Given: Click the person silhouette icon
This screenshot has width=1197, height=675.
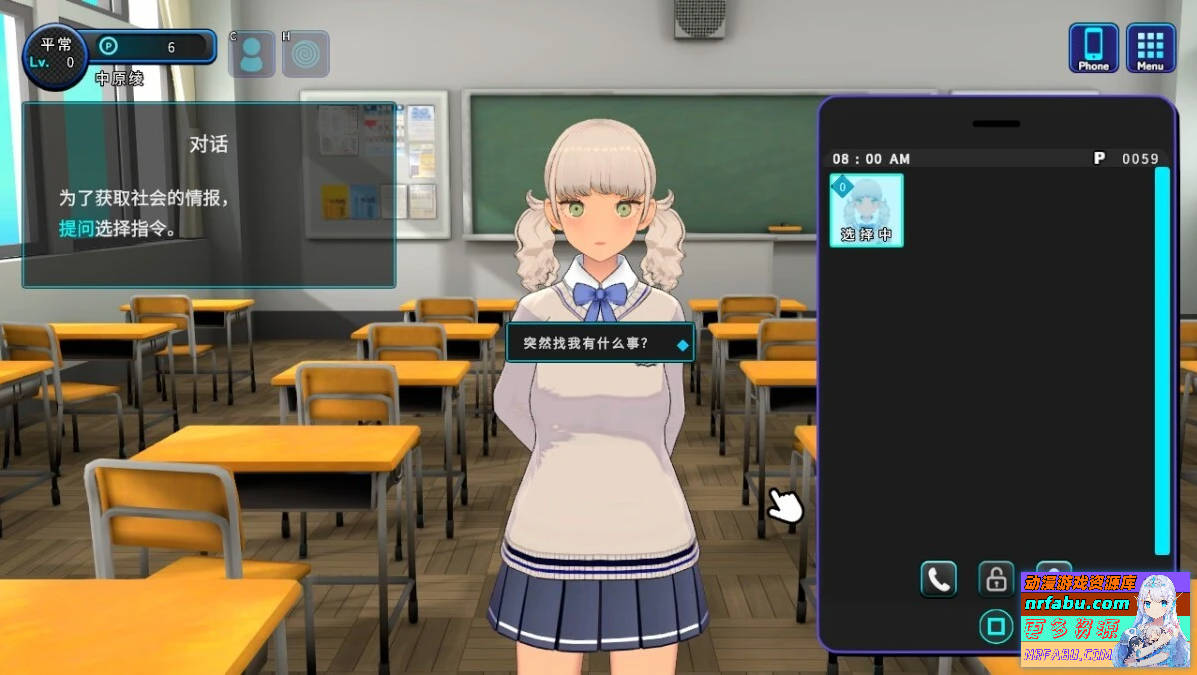Looking at the screenshot, I should pos(251,54).
